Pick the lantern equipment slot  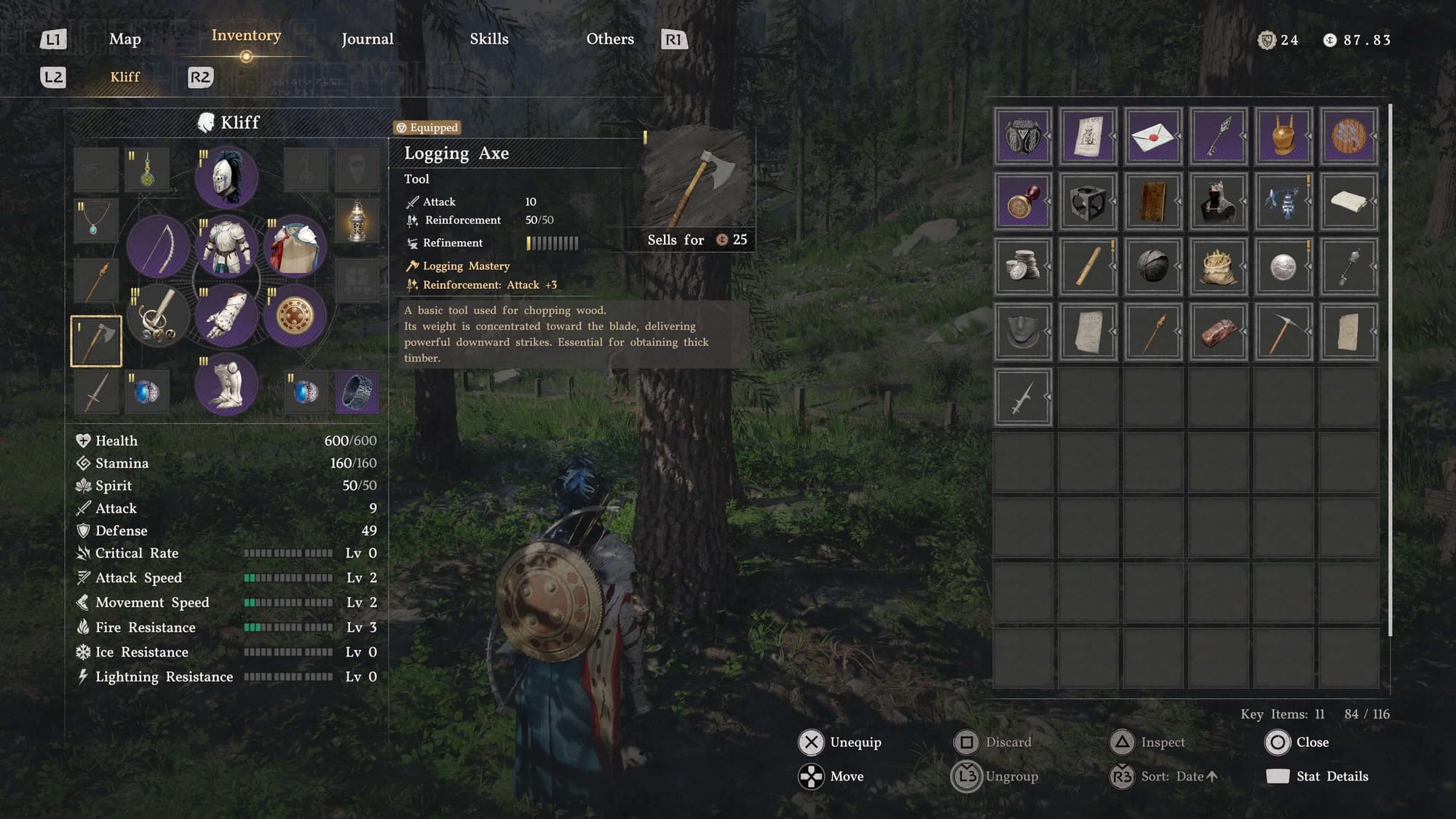[357, 221]
